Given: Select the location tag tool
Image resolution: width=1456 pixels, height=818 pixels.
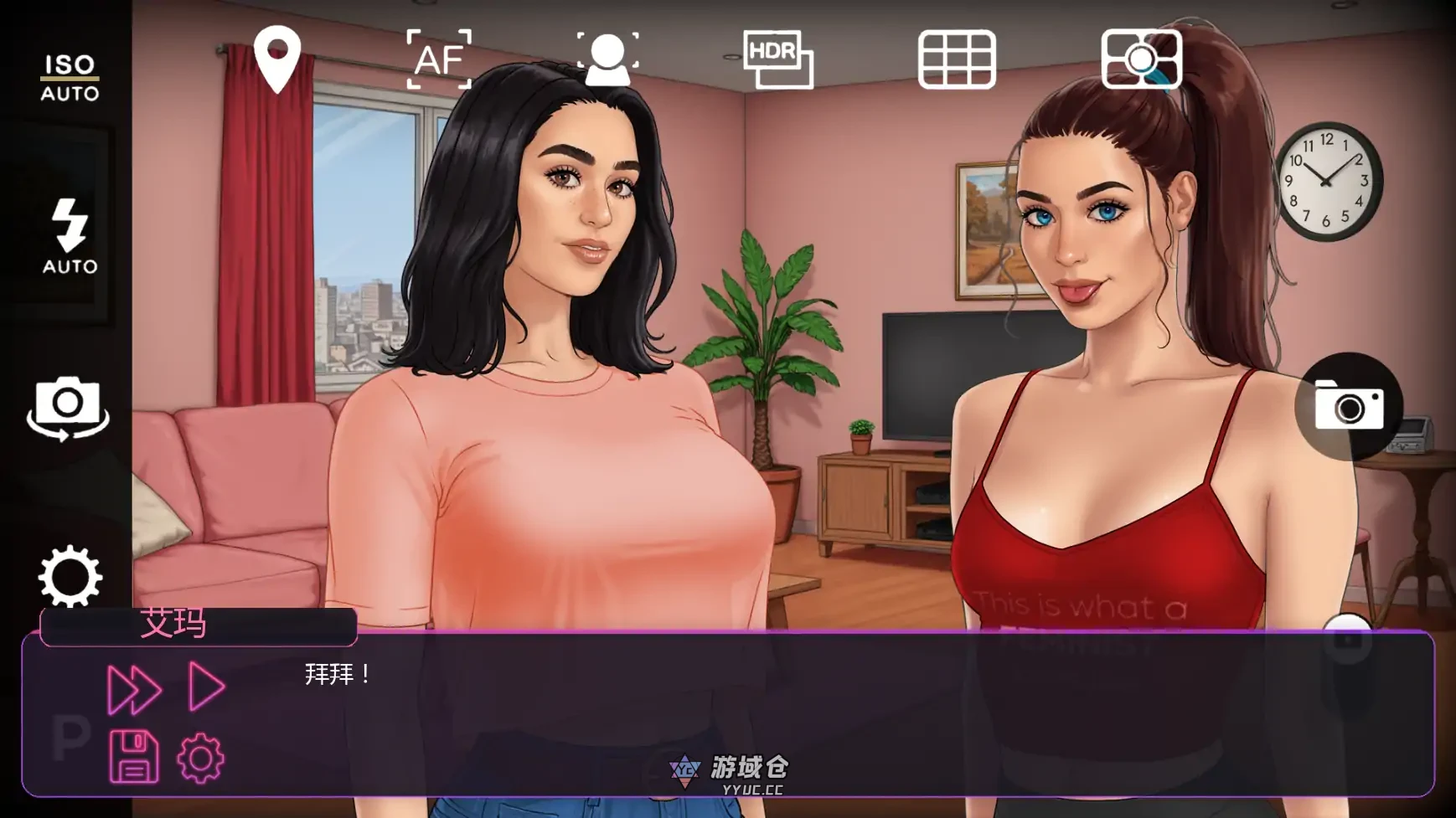Looking at the screenshot, I should tap(276, 59).
